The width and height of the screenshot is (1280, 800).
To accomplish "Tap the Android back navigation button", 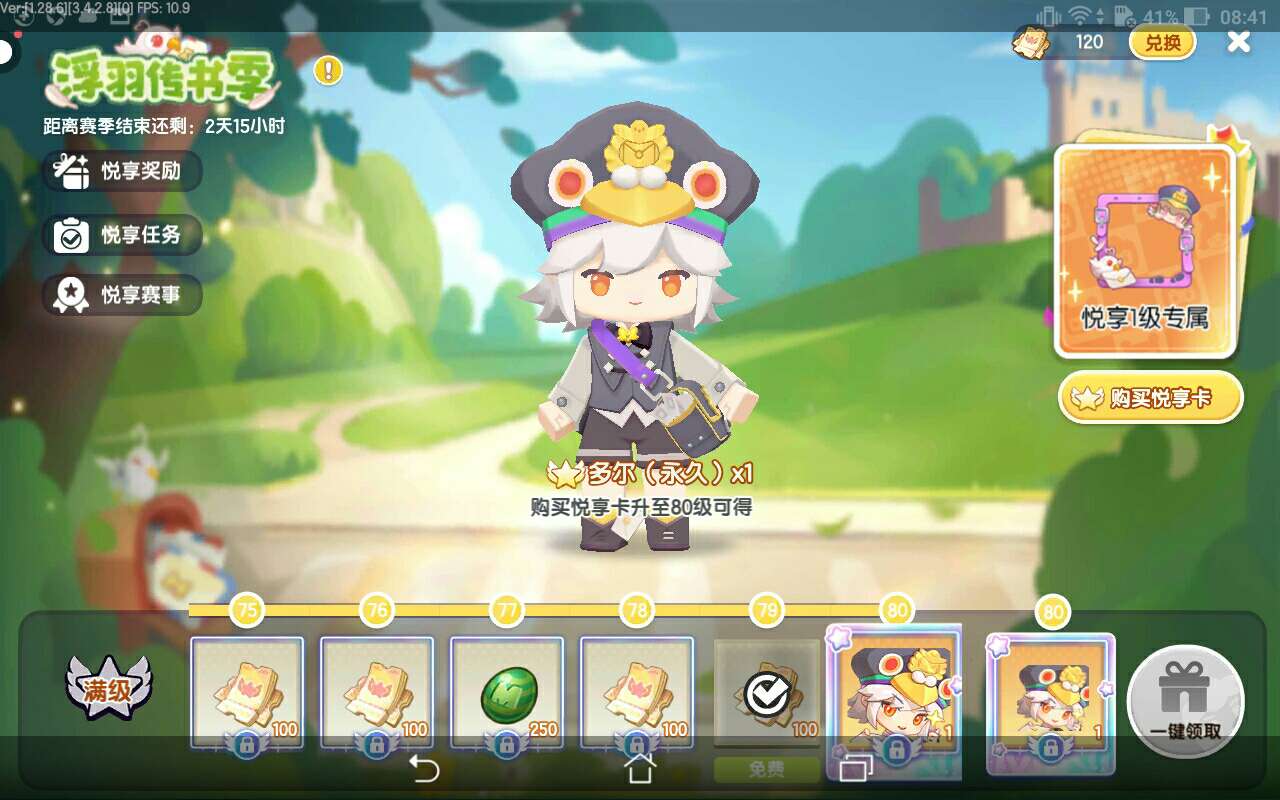I will (425, 769).
